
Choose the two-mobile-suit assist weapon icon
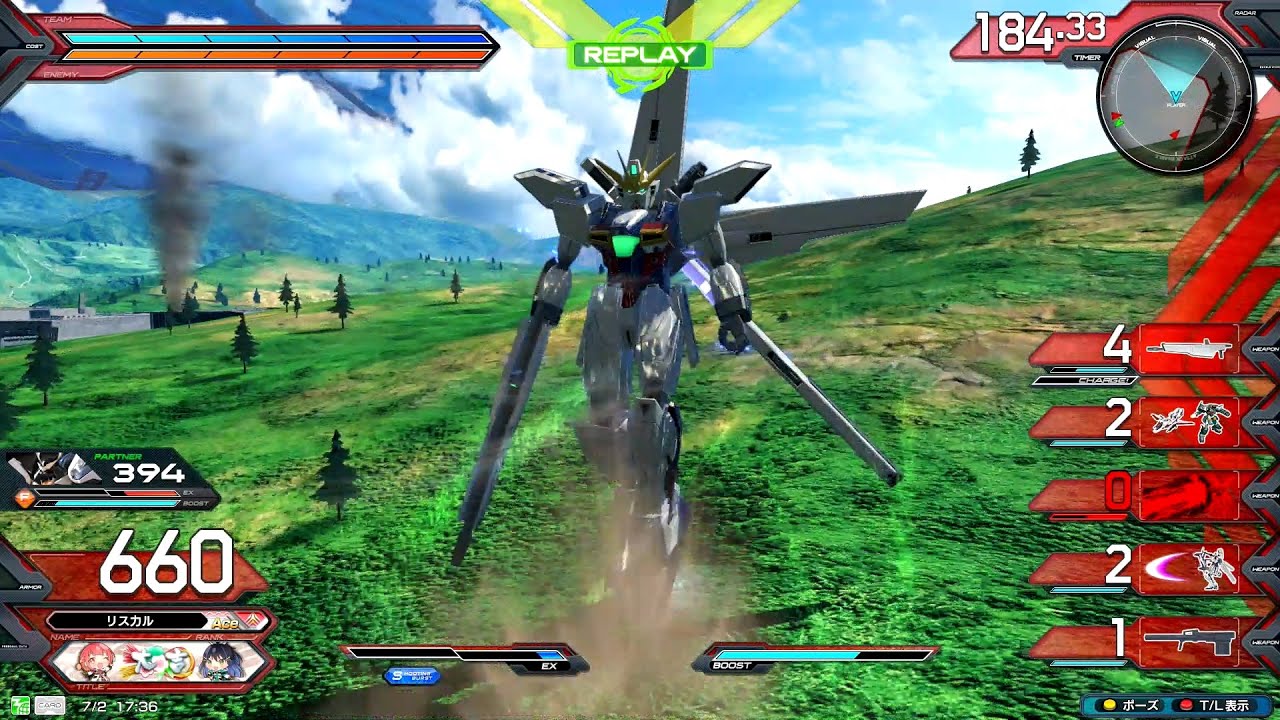[1188, 423]
